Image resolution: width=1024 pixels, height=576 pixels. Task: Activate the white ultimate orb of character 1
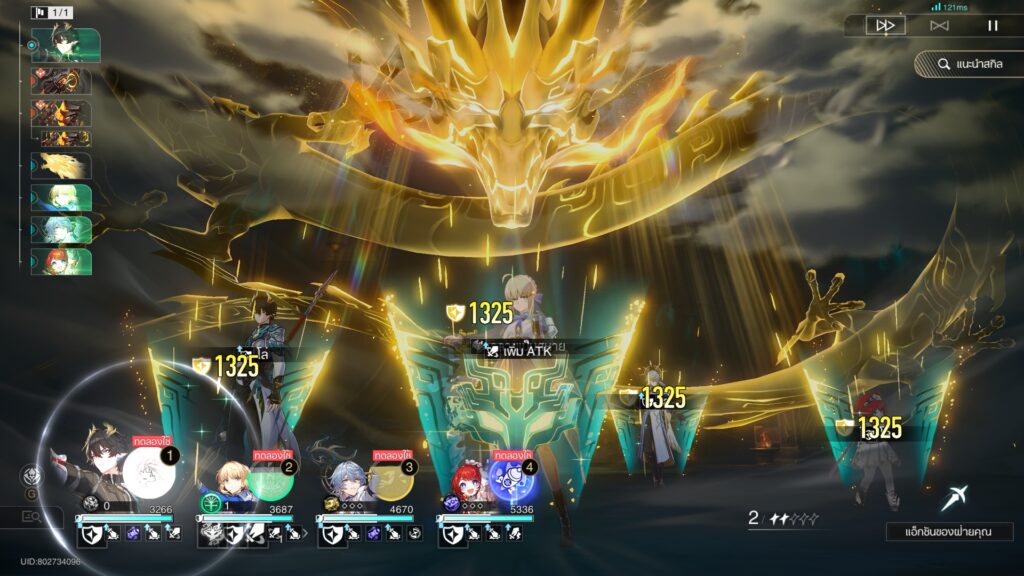pyautogui.click(x=148, y=471)
